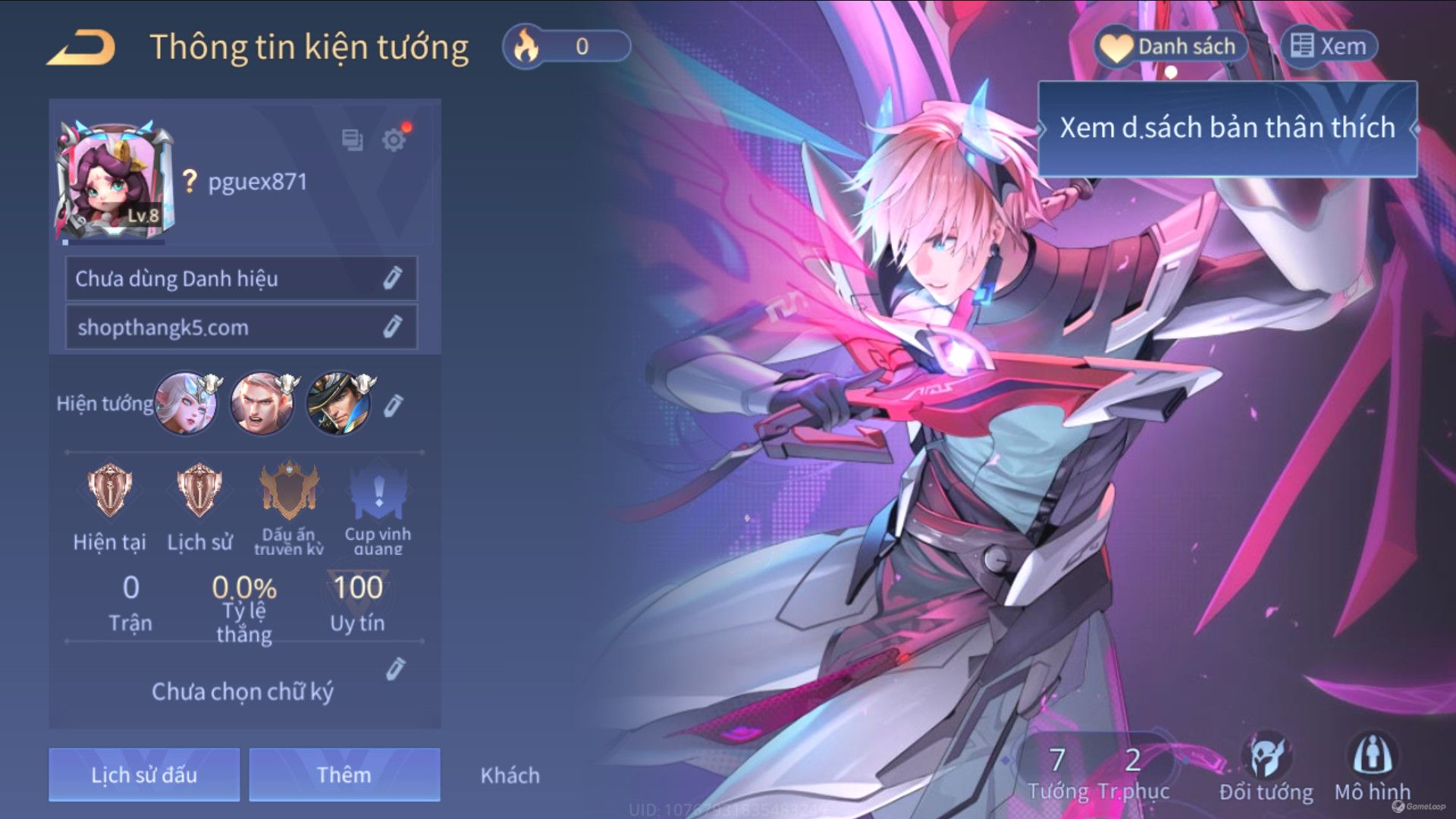Open the profile card copy icon
Viewport: 1456px width, 819px height.
(352, 140)
